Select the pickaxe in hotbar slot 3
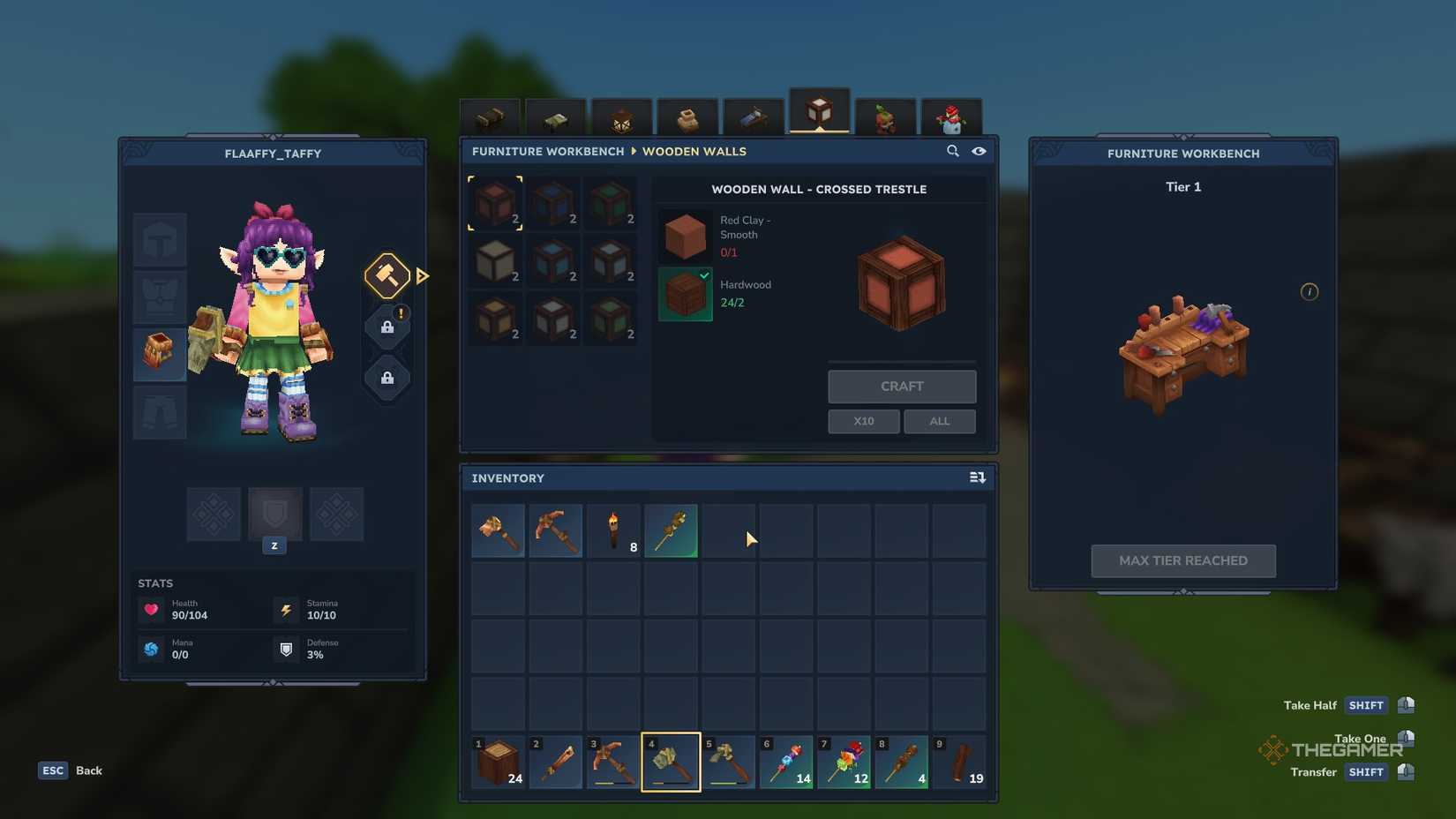 pyautogui.click(x=613, y=761)
